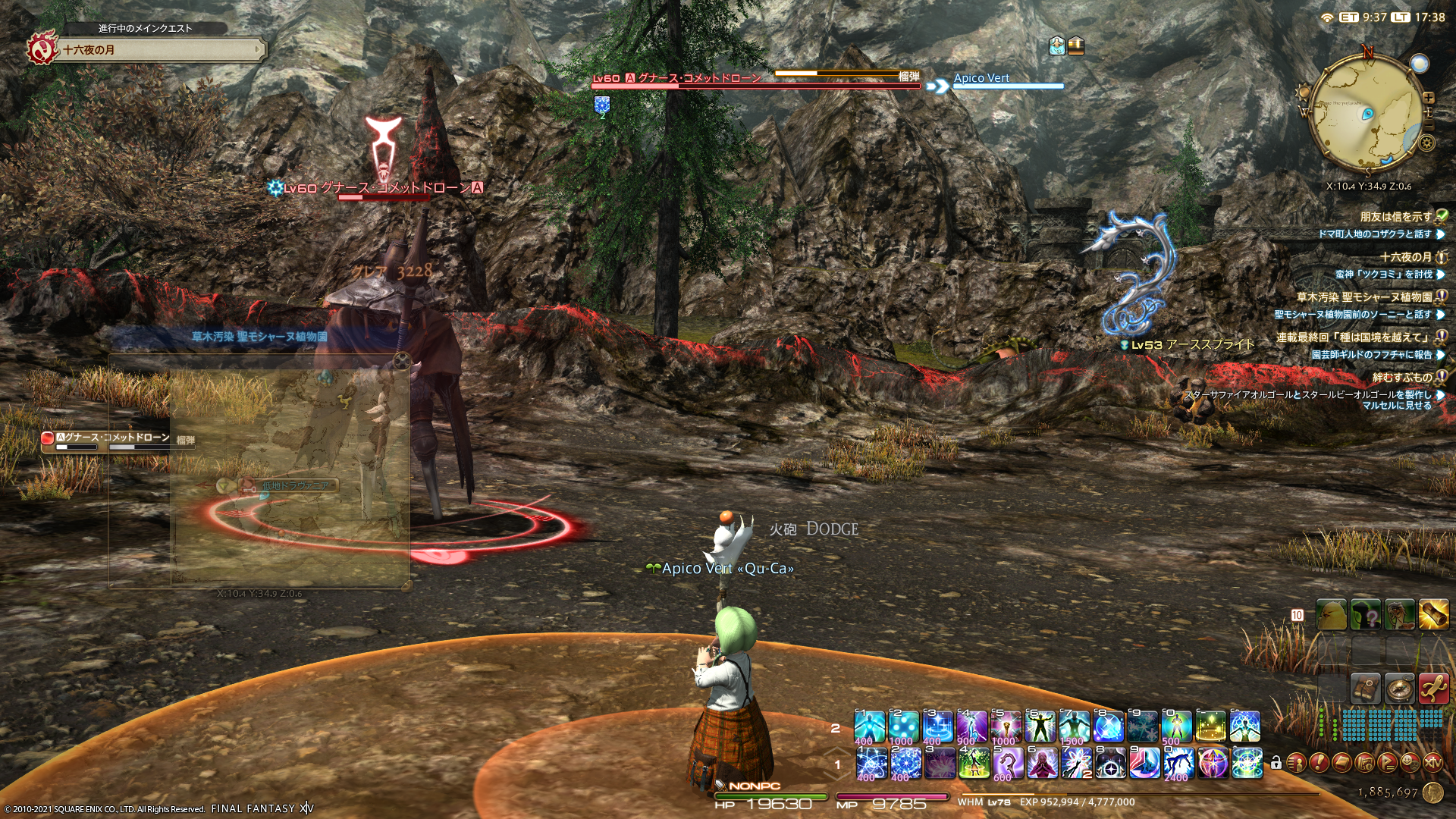Cast the purple staff spell in hotbar 1
The width and height of the screenshot is (1456, 819).
(1008, 763)
